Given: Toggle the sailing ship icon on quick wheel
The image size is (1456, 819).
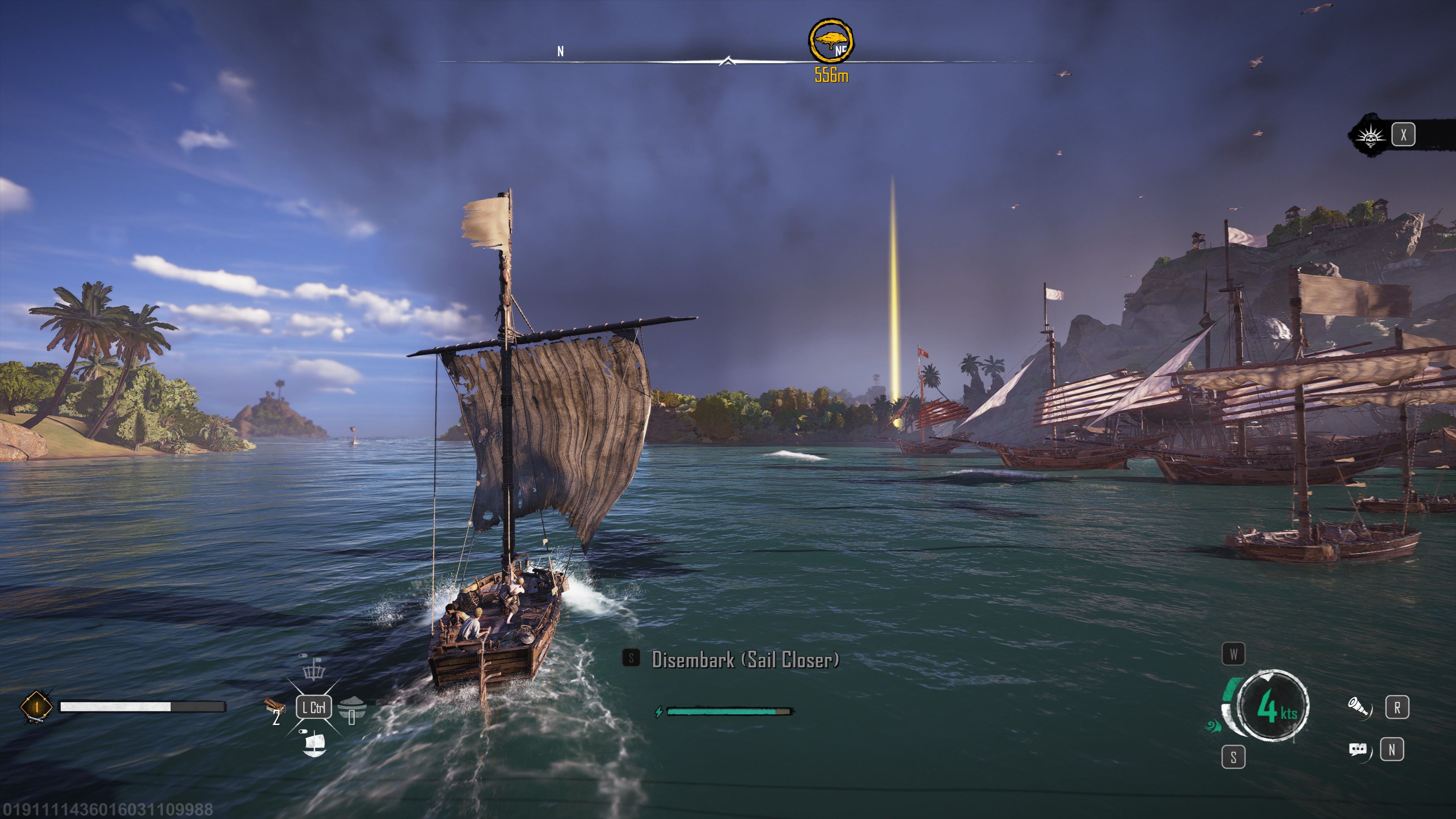Looking at the screenshot, I should pos(314,744).
